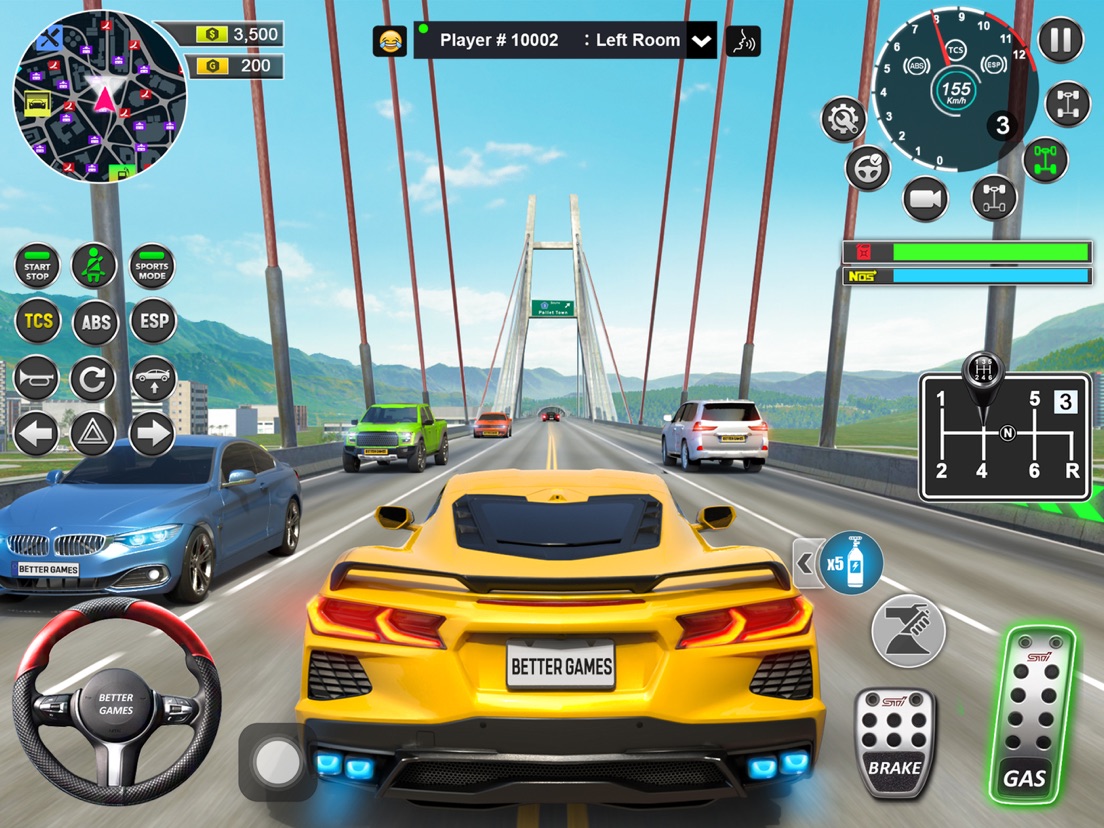The height and width of the screenshot is (828, 1104).
Task: Toggle TCS traction control
Action: click(37, 322)
